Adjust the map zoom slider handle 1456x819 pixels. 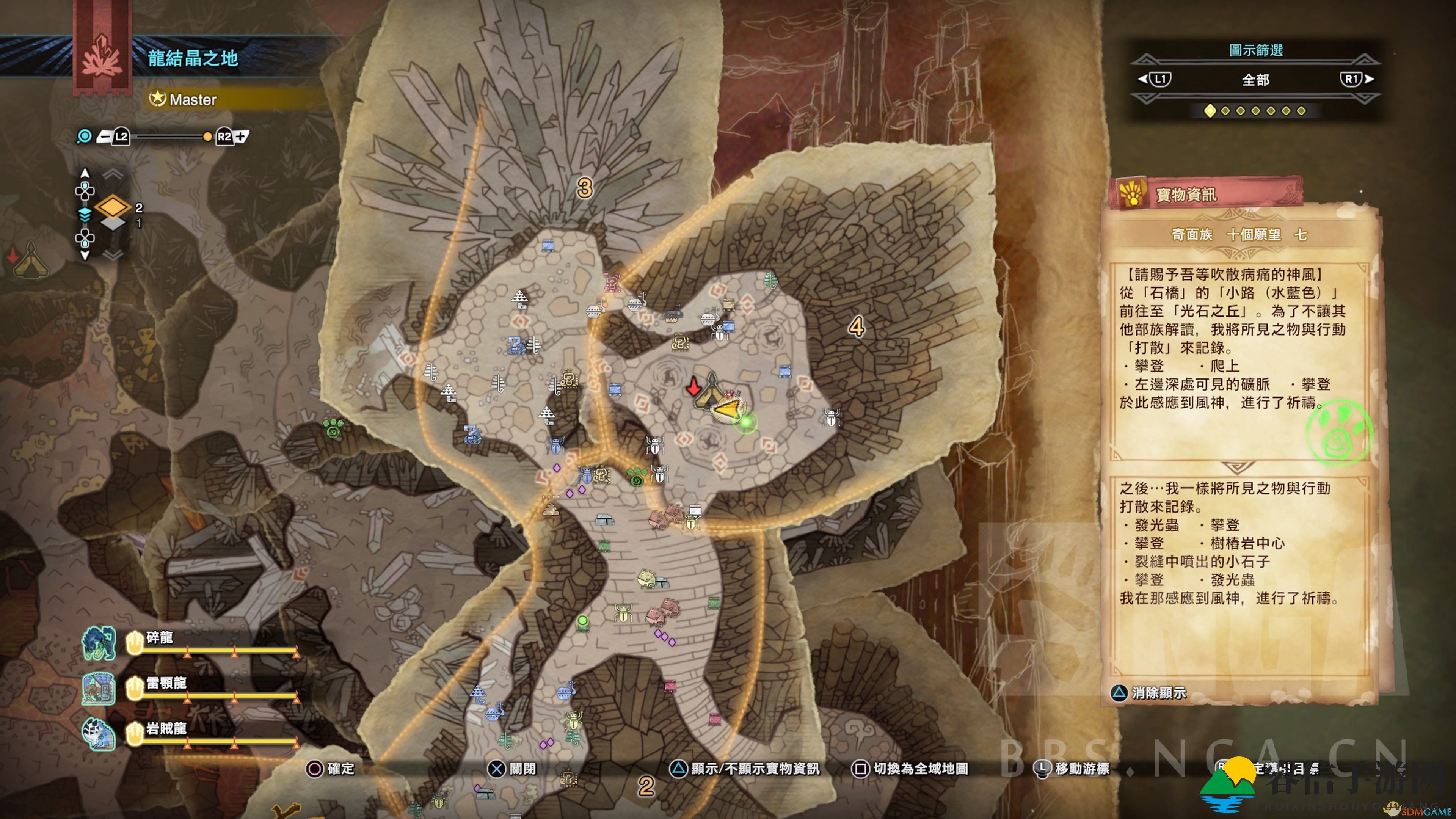click(x=207, y=137)
